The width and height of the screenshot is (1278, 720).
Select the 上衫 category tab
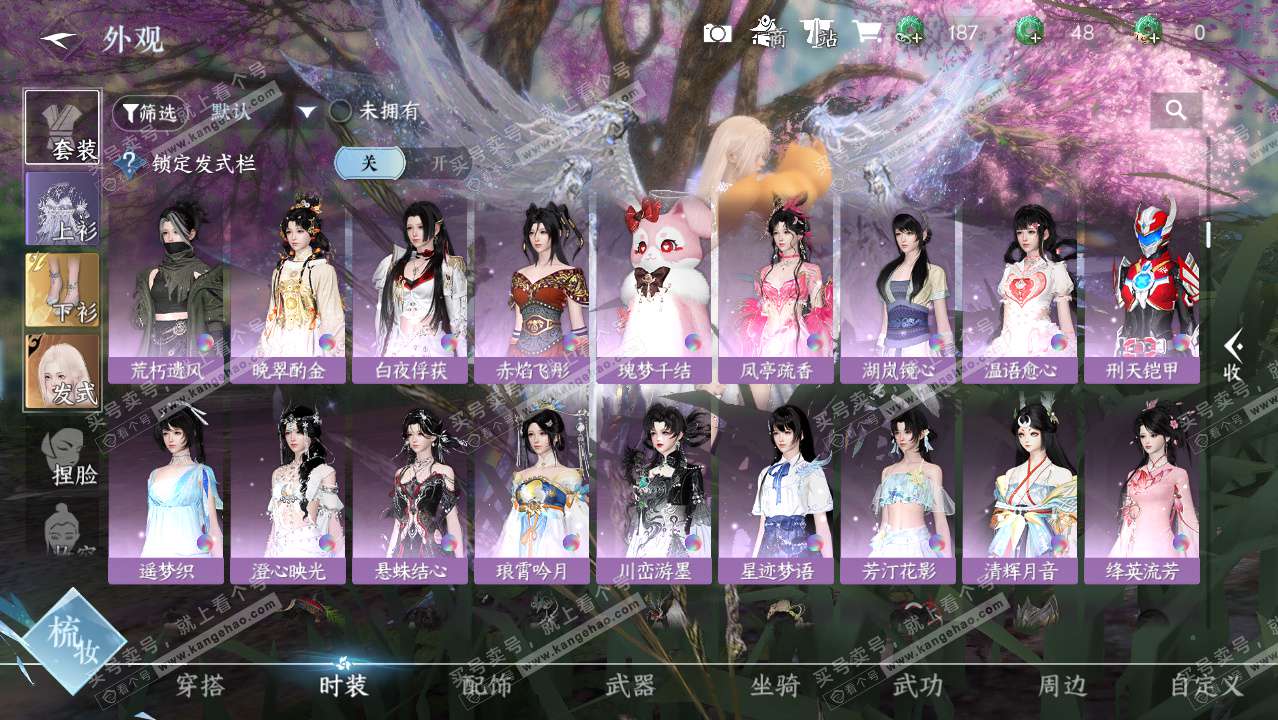(63, 208)
